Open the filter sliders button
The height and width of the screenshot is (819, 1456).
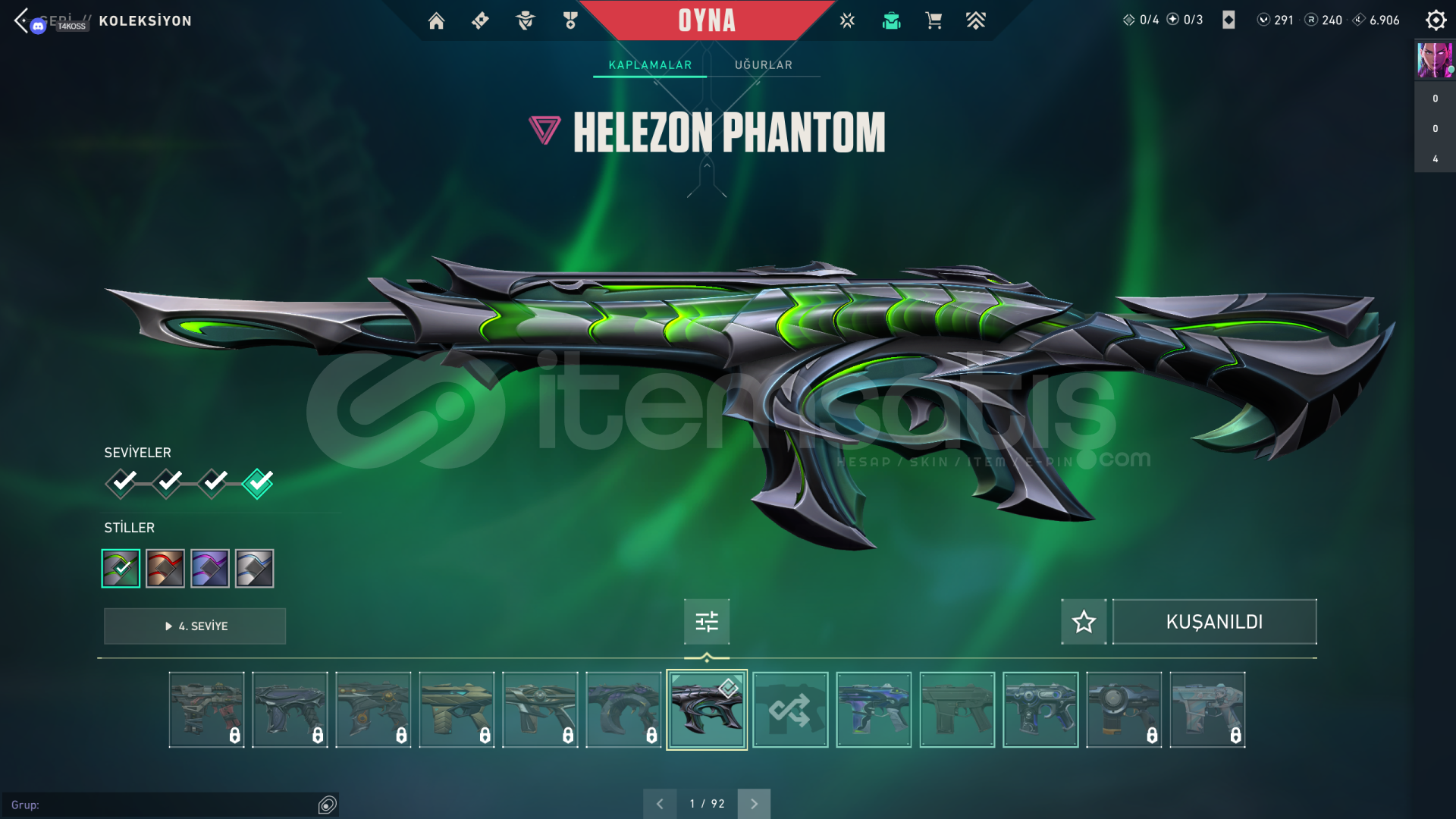tap(707, 622)
